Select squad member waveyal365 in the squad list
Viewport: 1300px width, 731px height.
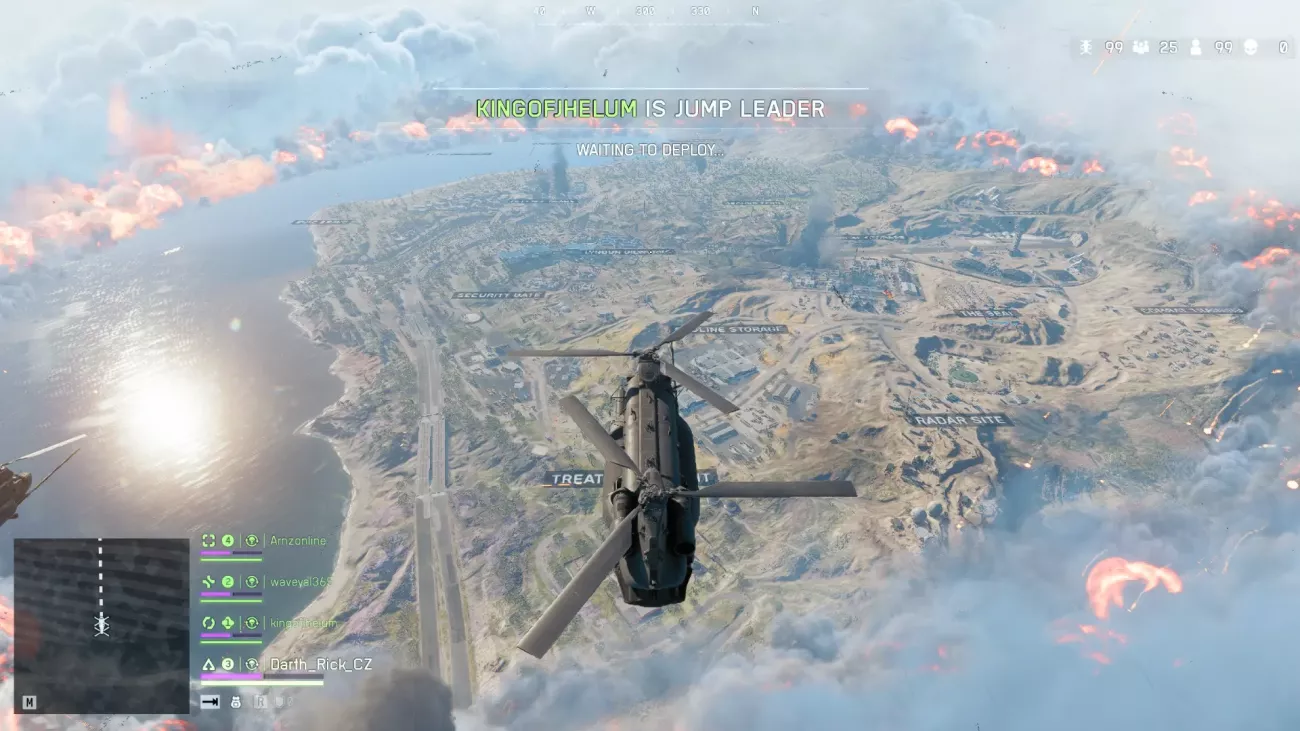[x=299, y=582]
